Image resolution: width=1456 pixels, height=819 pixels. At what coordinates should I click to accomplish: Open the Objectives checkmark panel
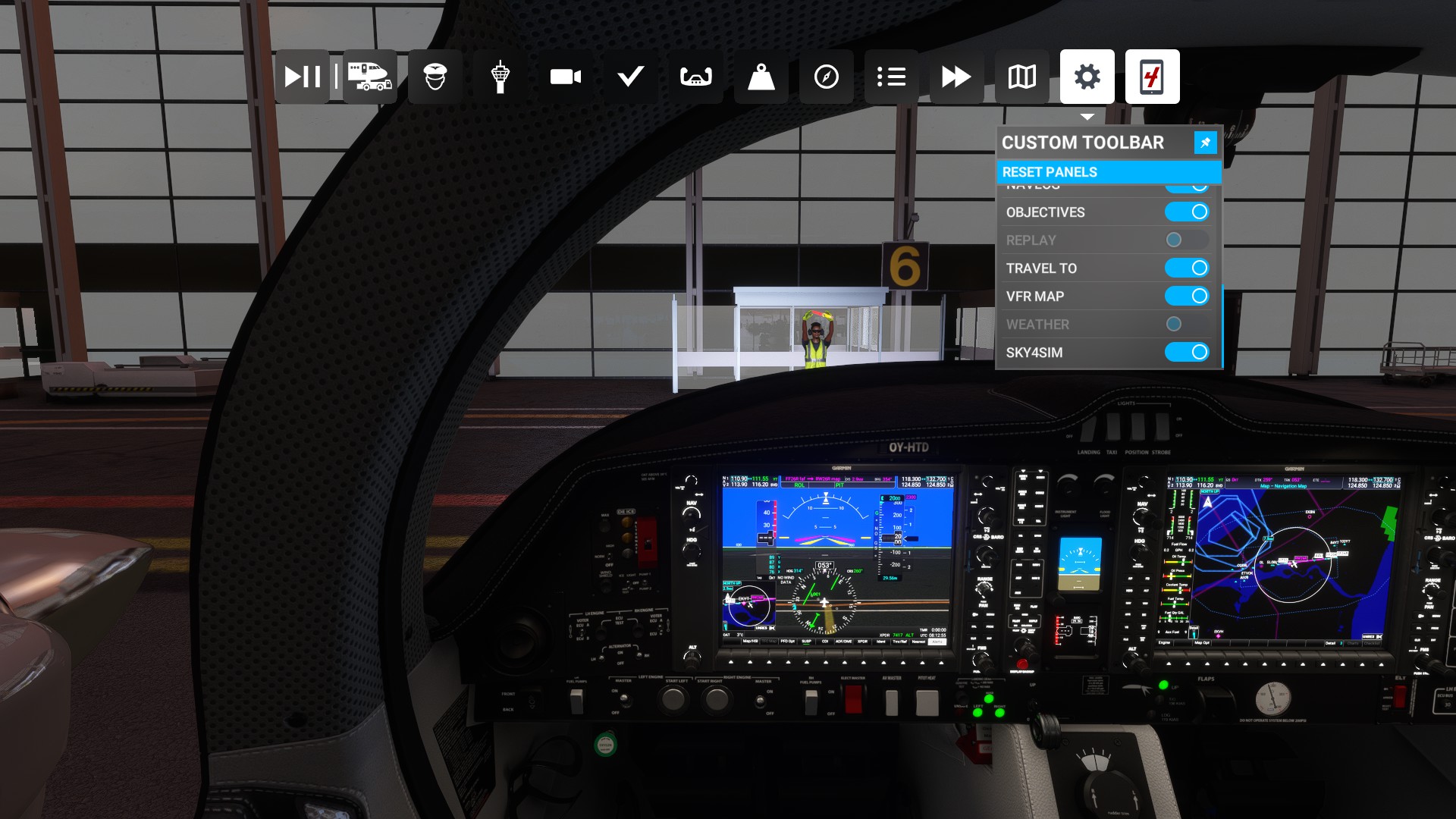pyautogui.click(x=630, y=76)
